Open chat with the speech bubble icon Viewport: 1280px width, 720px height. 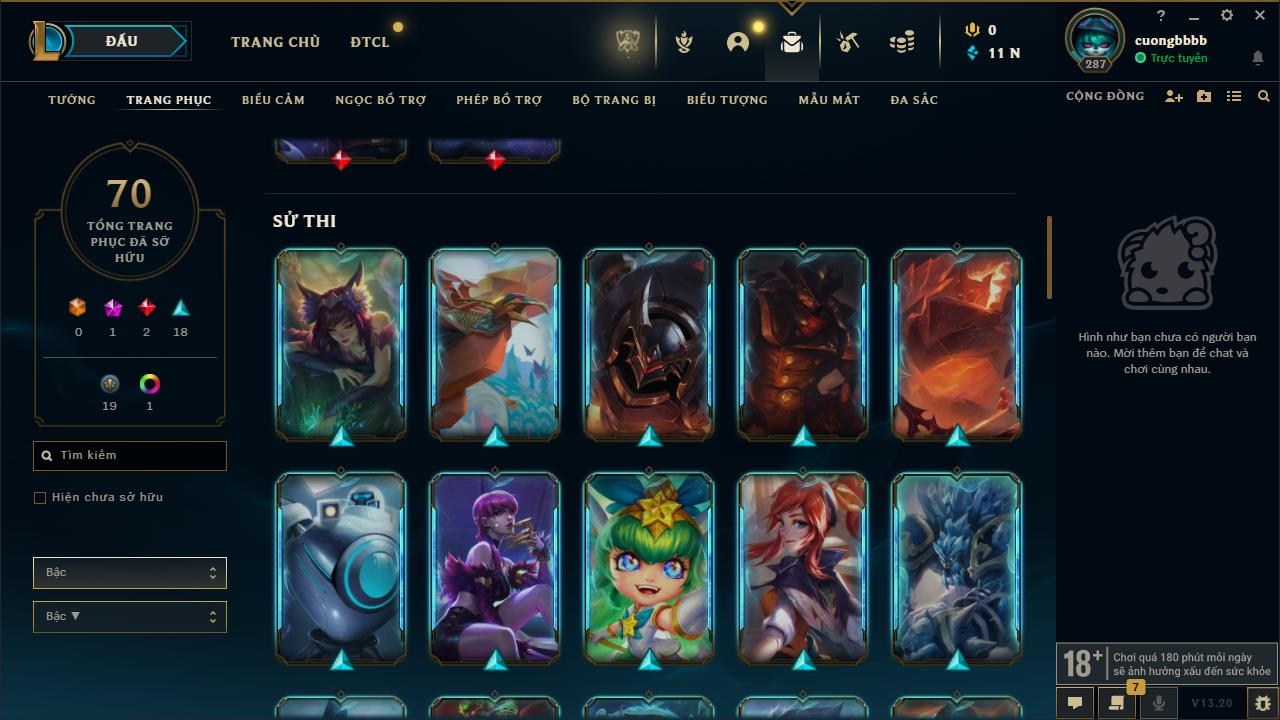point(1075,703)
